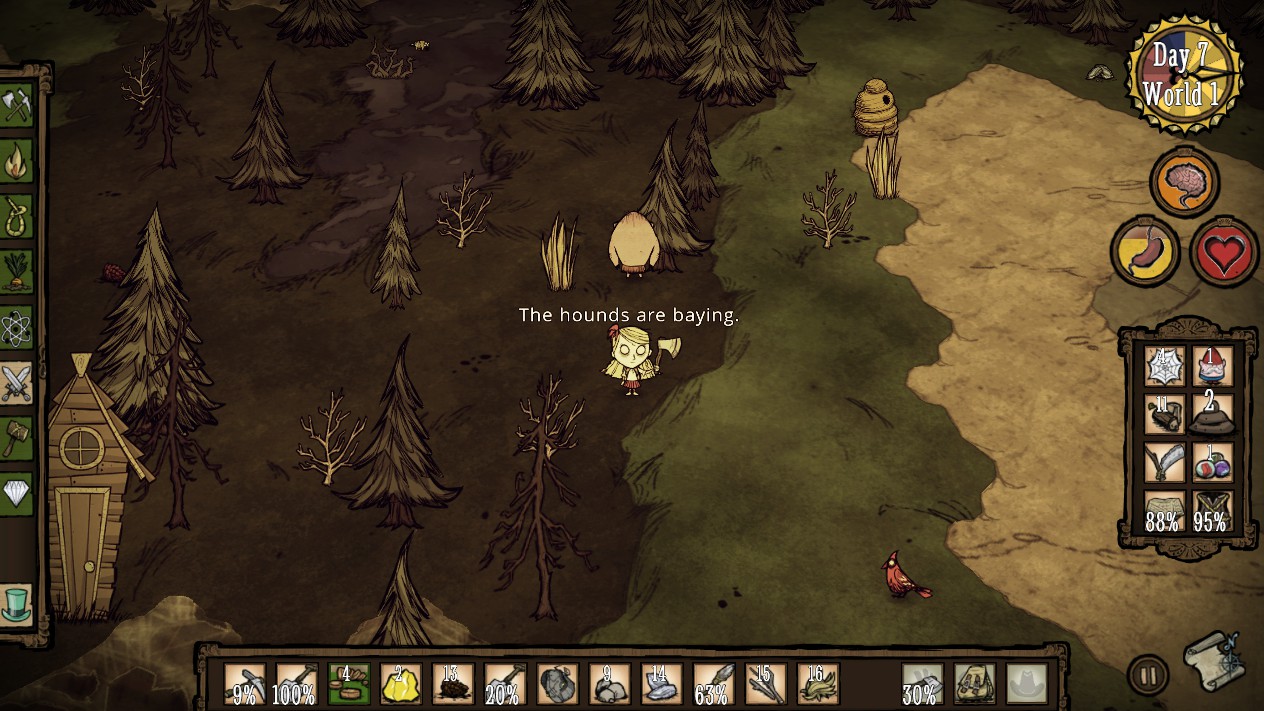This screenshot has height=711, width=1264.
Task: Open the Tools crafting tab
Action: click(18, 106)
